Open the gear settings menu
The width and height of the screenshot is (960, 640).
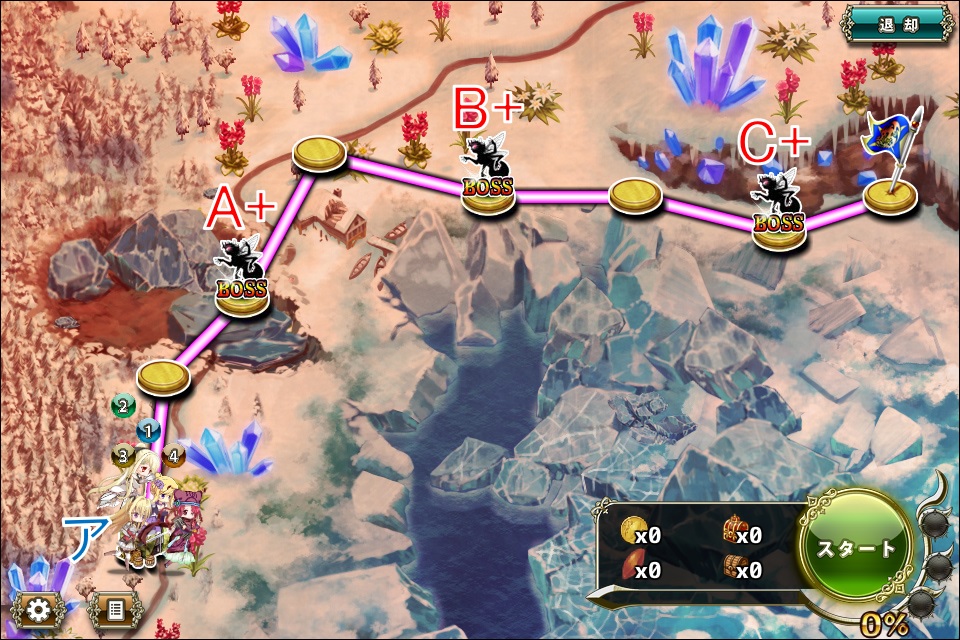pyautogui.click(x=39, y=610)
